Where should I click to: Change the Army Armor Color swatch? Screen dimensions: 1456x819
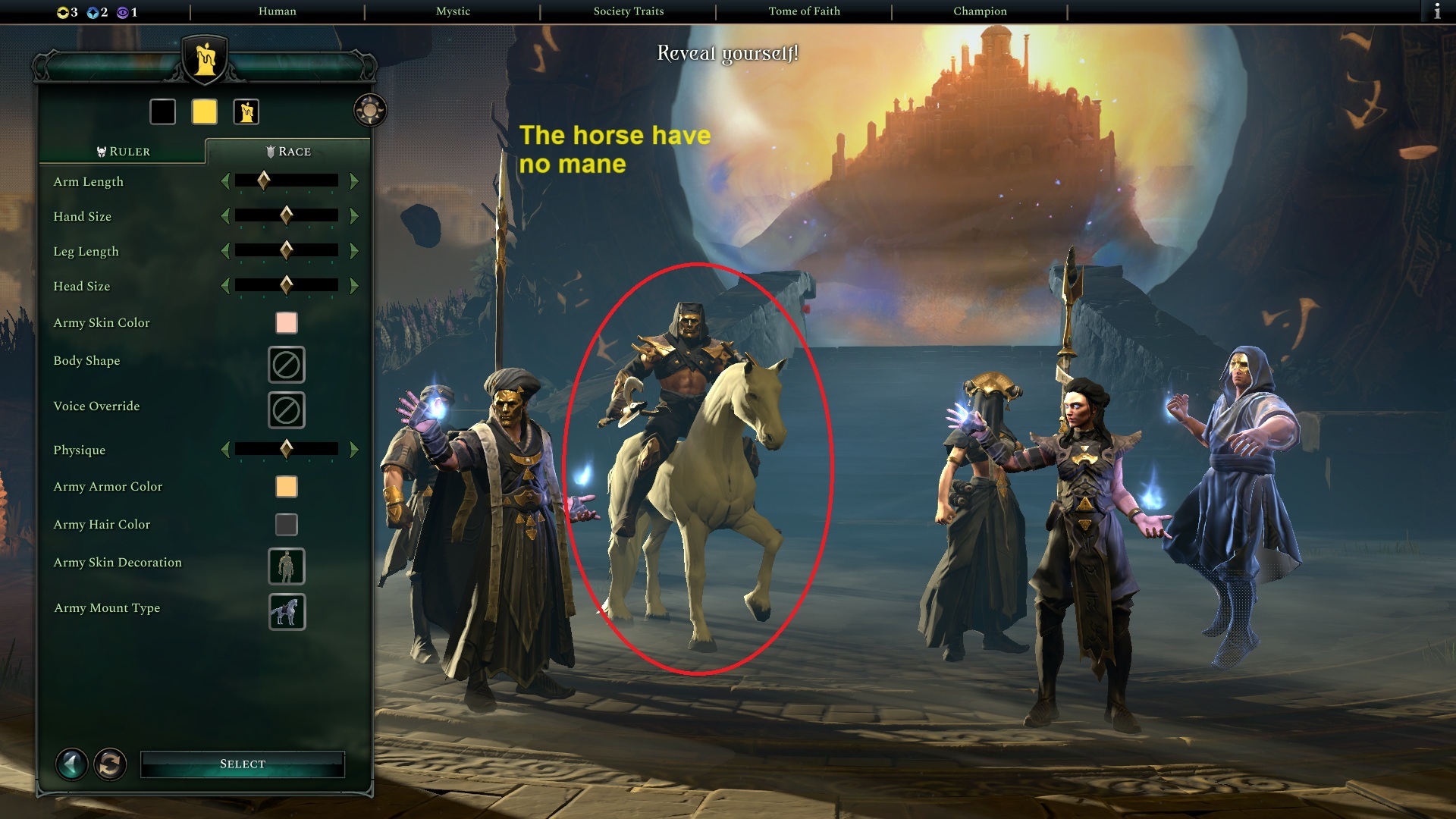click(x=286, y=486)
